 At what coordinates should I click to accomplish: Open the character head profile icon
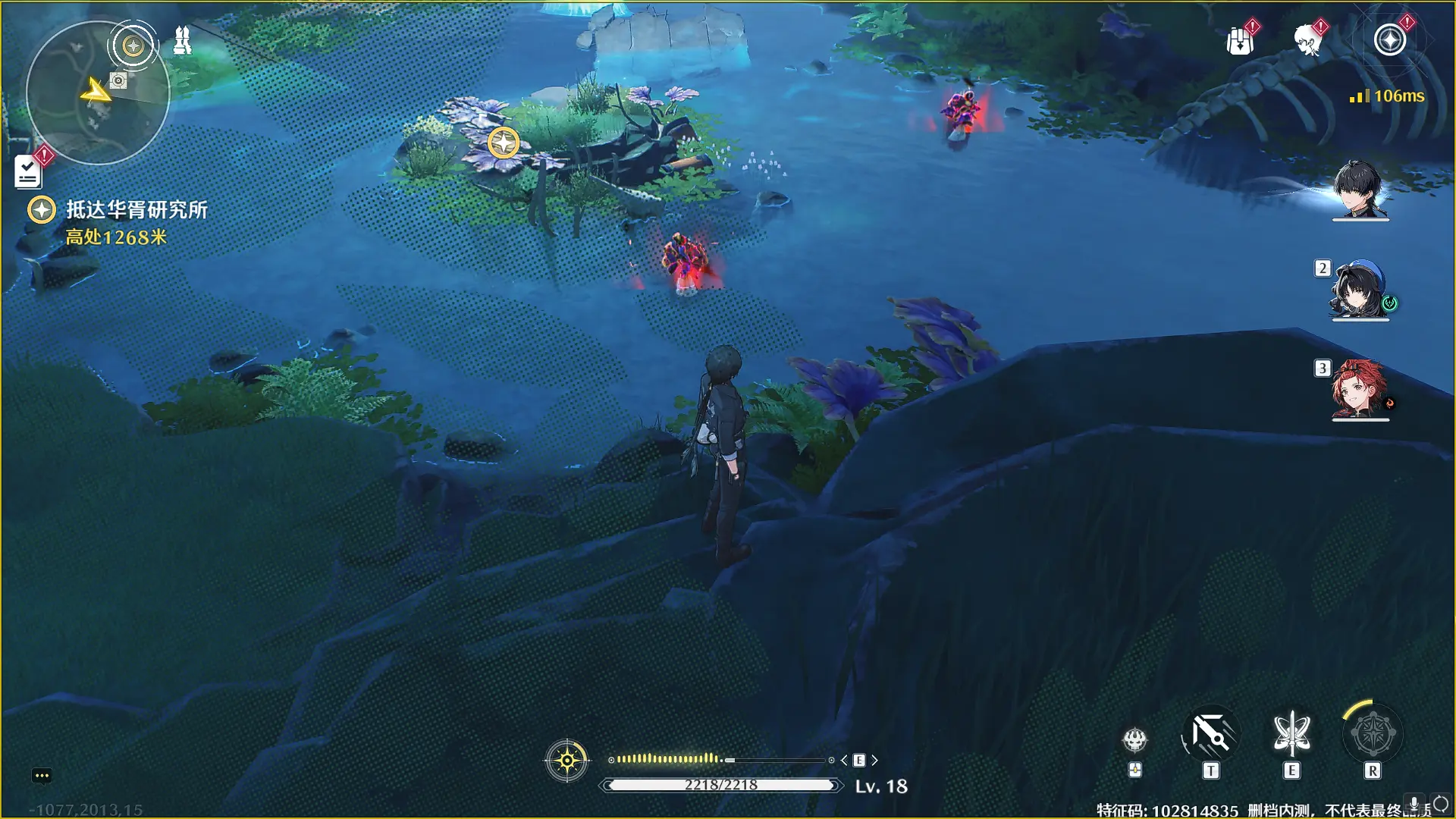(x=1307, y=41)
